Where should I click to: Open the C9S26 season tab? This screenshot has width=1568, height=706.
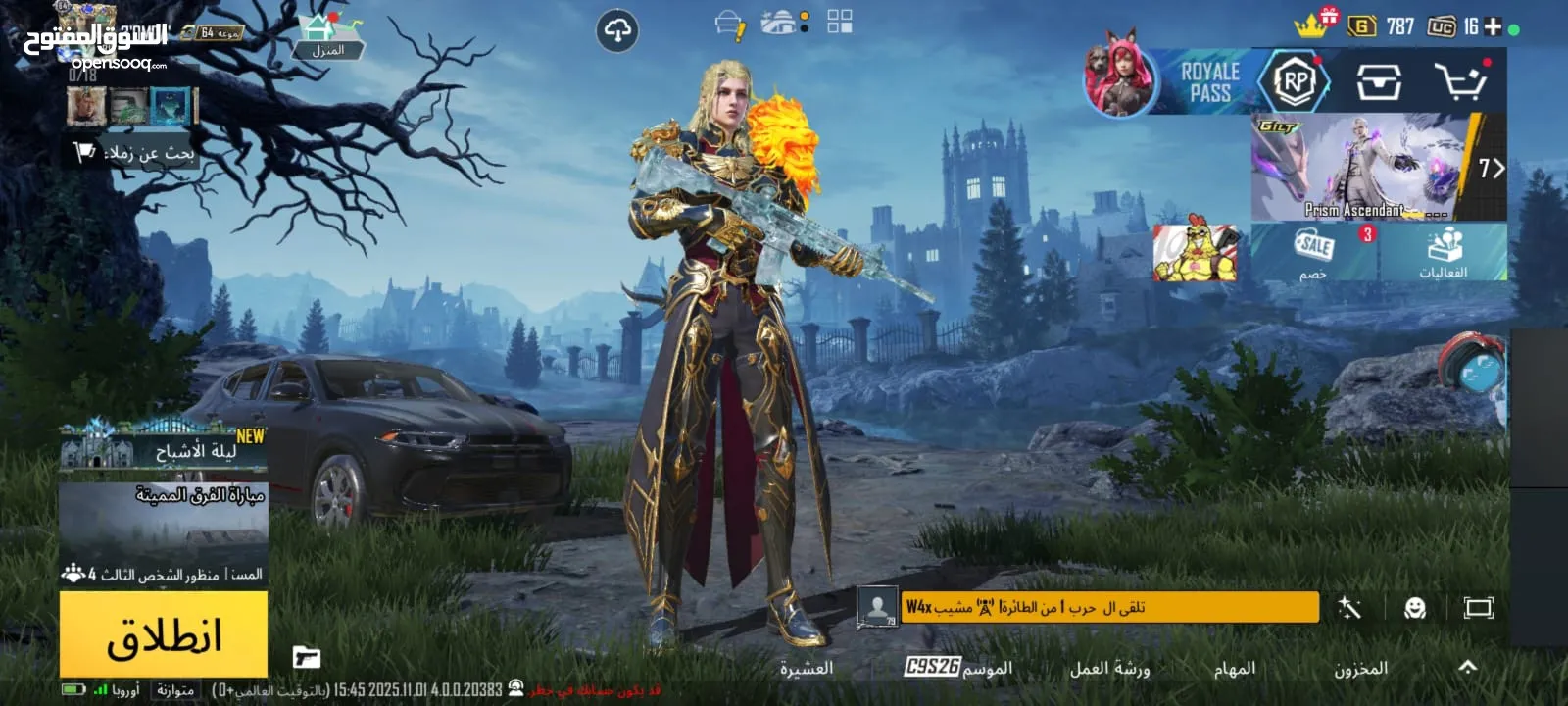pyautogui.click(x=957, y=668)
